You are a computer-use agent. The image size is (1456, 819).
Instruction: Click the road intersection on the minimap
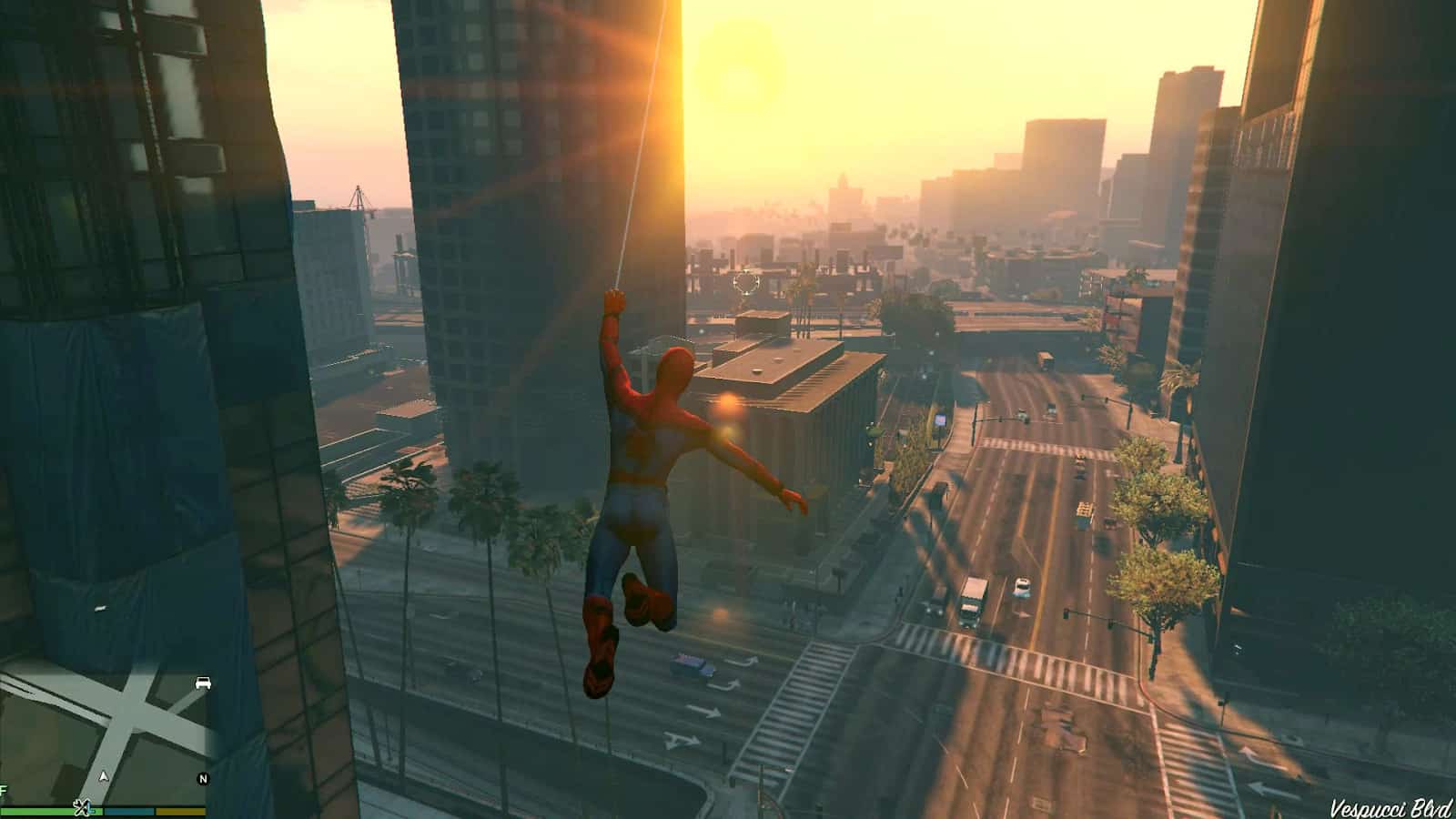(129, 716)
